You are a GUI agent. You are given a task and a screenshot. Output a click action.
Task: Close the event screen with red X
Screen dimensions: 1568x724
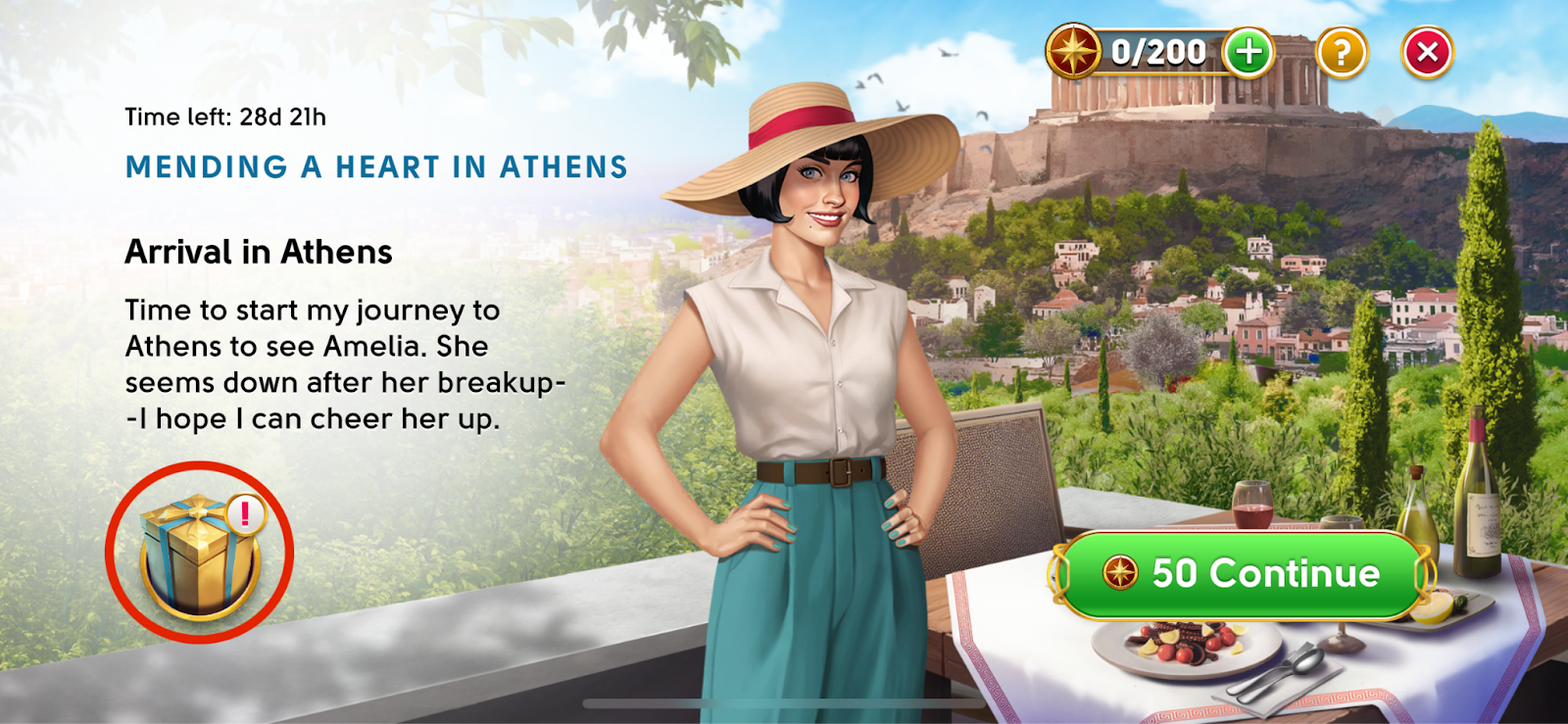pyautogui.click(x=1427, y=52)
